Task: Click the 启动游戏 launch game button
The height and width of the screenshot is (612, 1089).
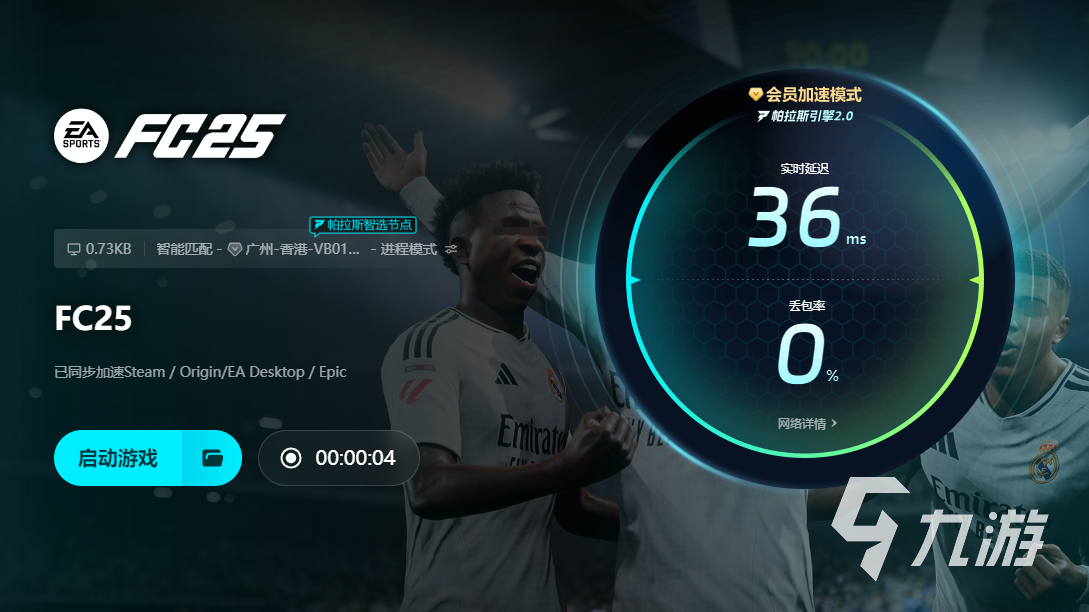Action: pos(118,458)
